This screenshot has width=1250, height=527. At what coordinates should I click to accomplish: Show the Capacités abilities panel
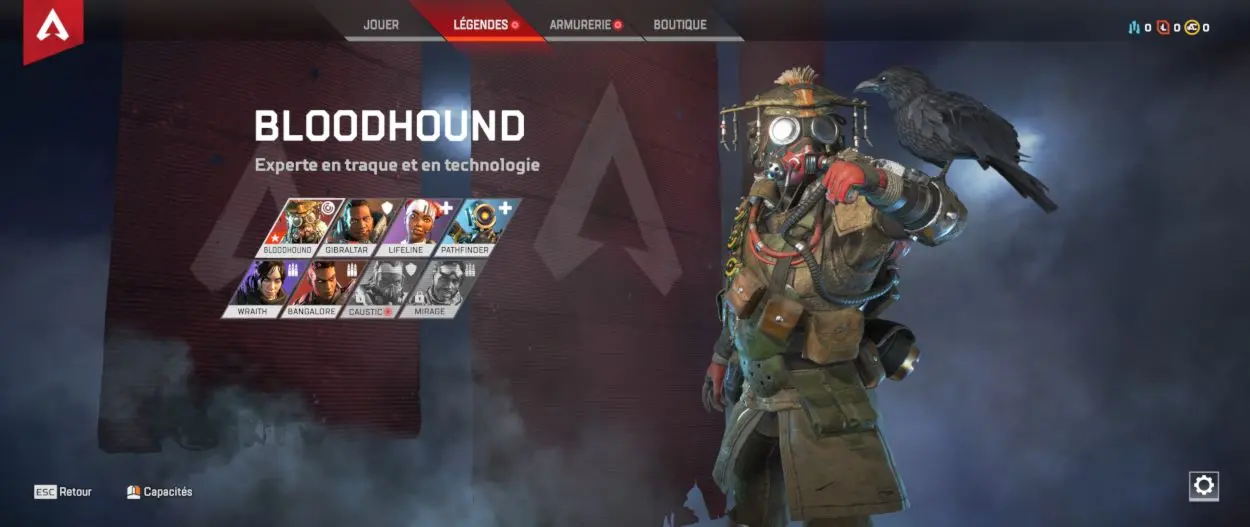point(160,492)
